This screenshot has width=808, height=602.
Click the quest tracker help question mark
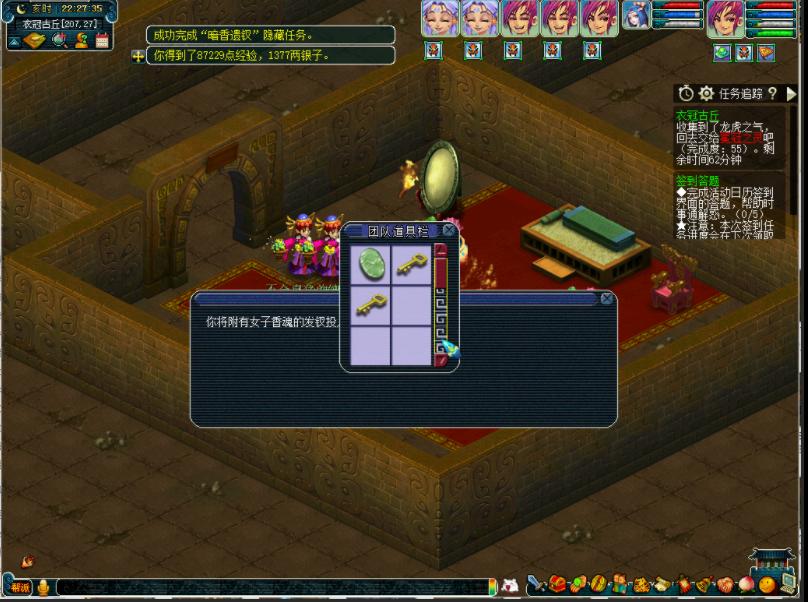click(x=773, y=93)
